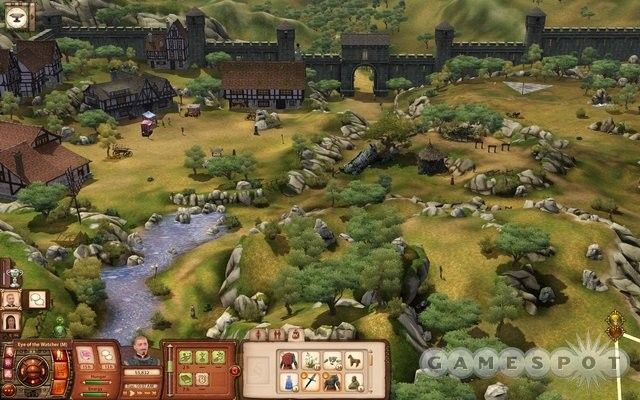Select the dark armor inventory item
Image resolution: width=640 pixels, height=400 pixels.
(333, 381)
